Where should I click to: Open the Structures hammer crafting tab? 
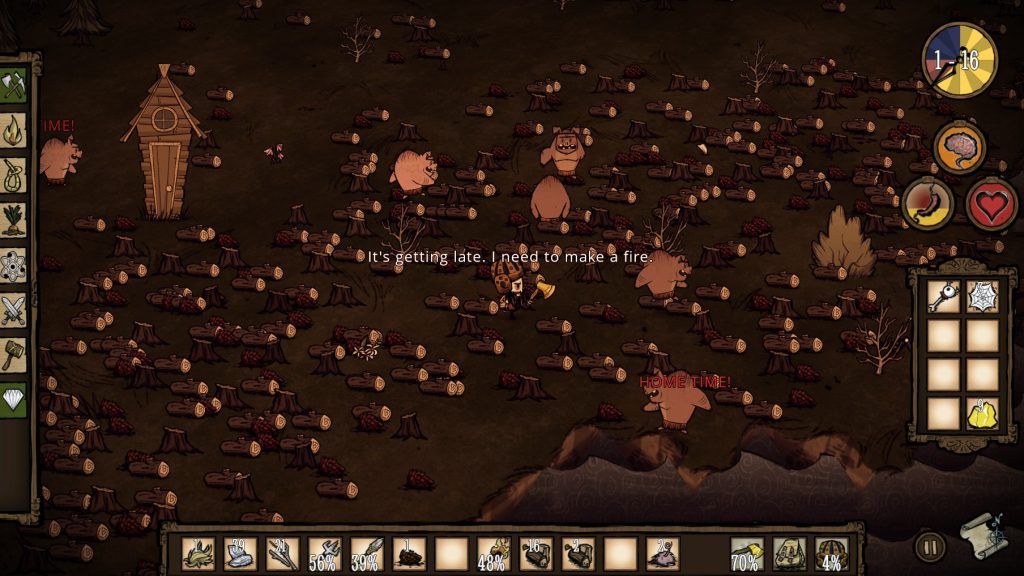[14, 354]
